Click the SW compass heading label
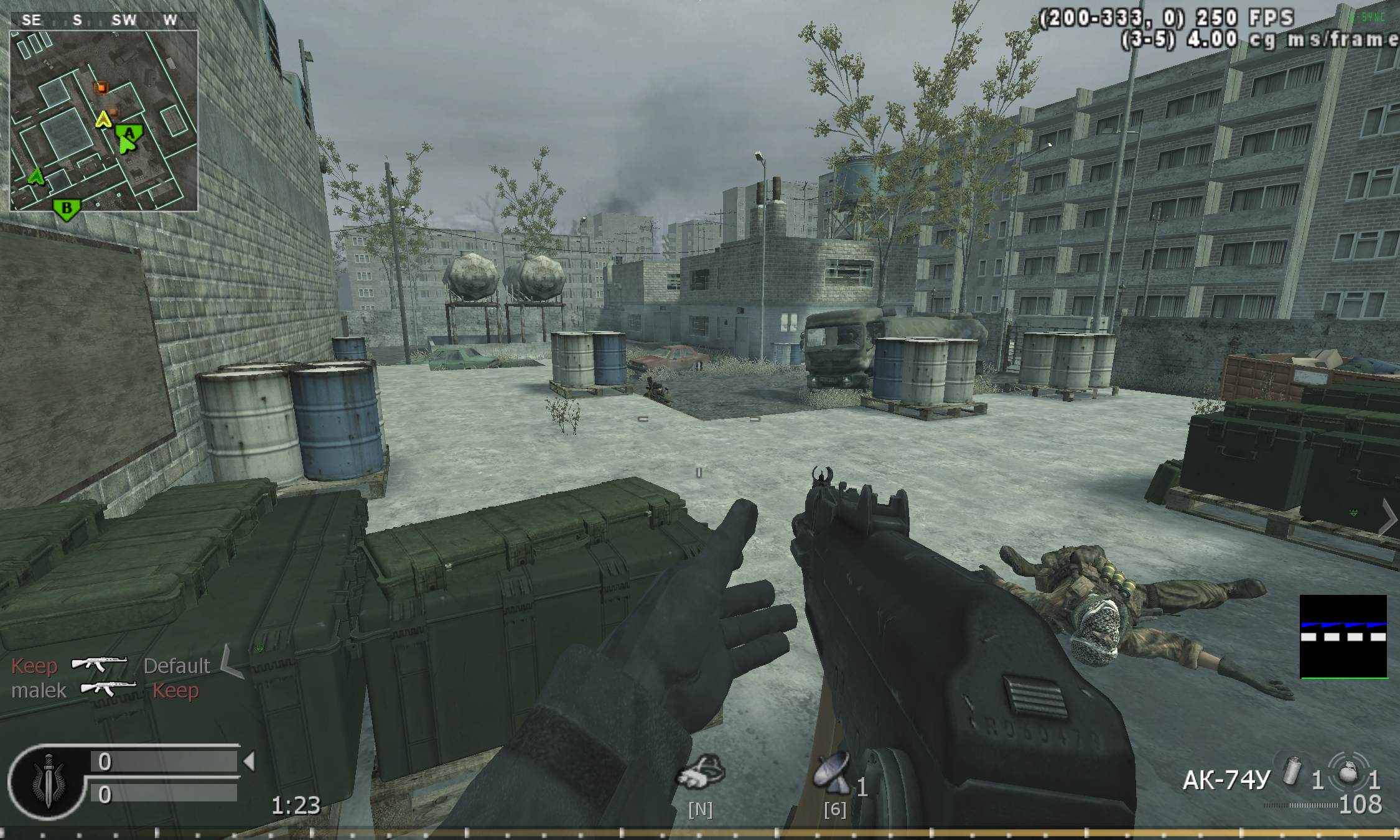Image resolution: width=1400 pixels, height=840 pixels. [124, 19]
